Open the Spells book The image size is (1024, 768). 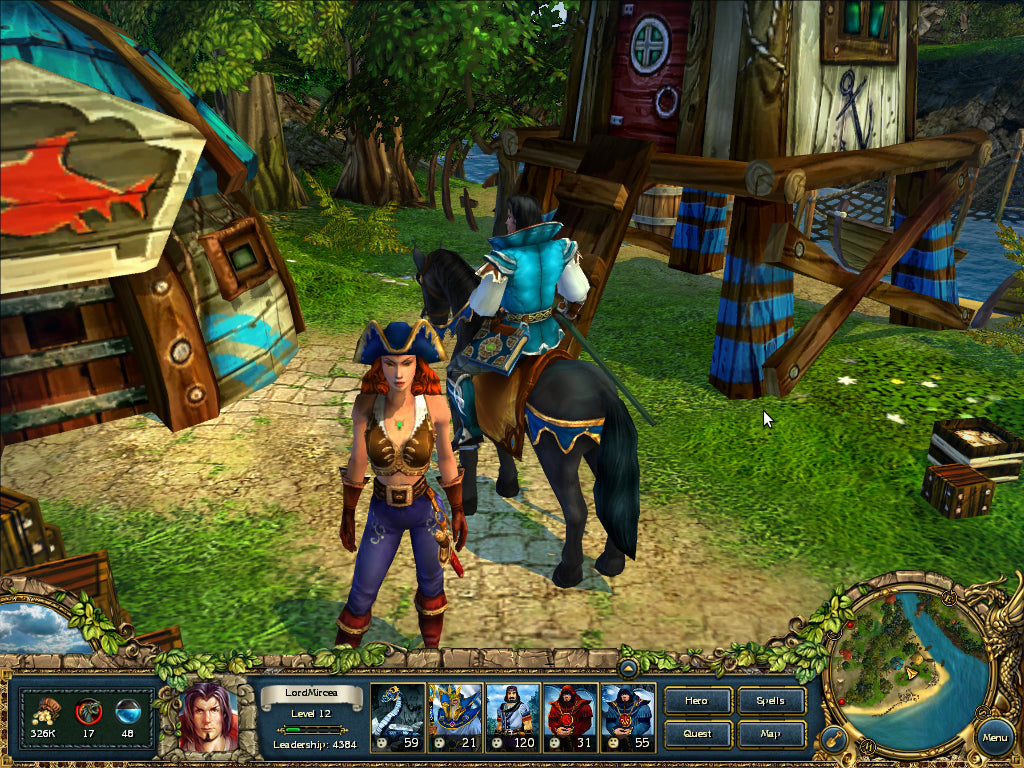pyautogui.click(x=771, y=701)
